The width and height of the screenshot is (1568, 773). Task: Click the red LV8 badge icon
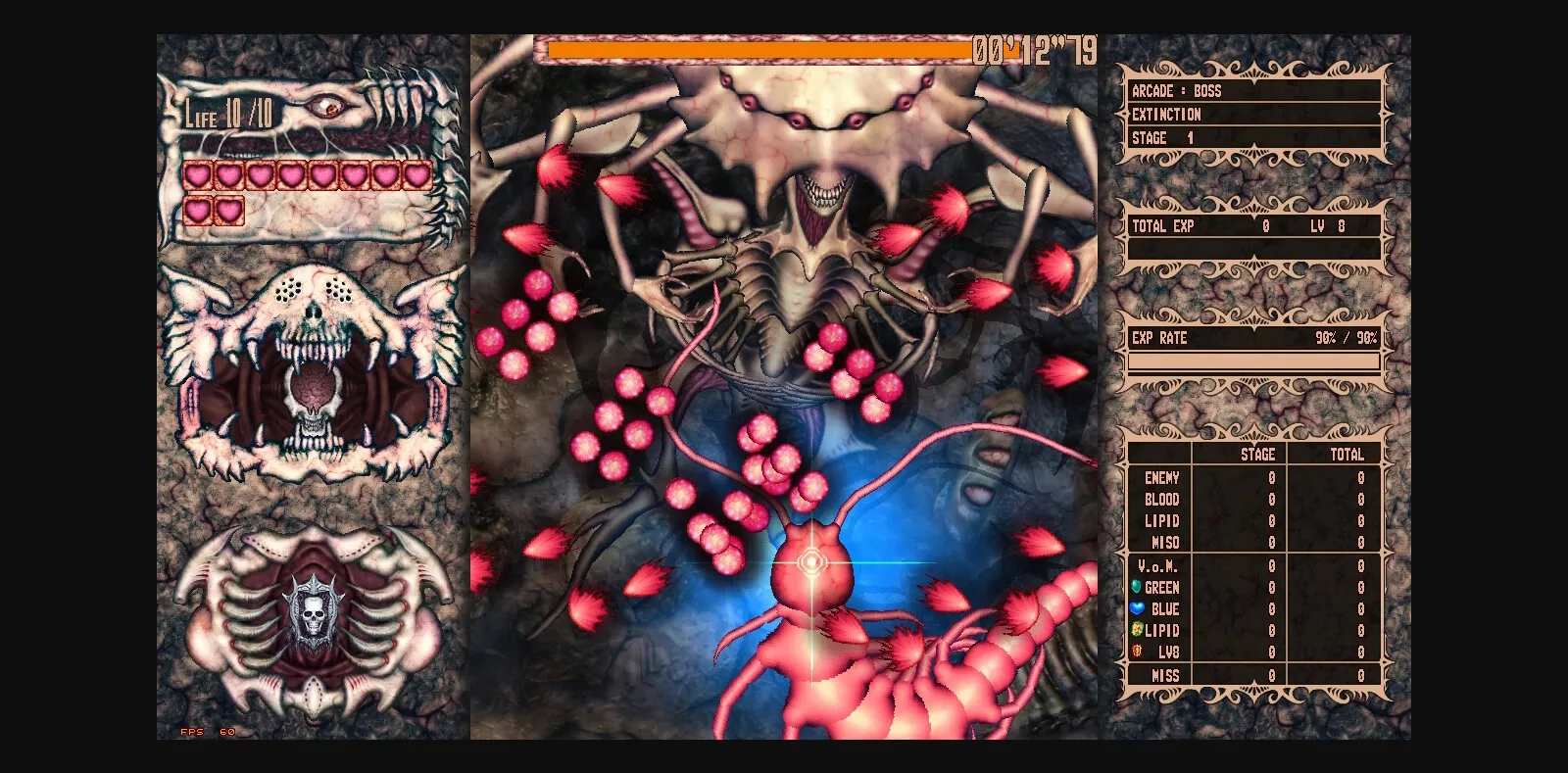(x=1134, y=652)
